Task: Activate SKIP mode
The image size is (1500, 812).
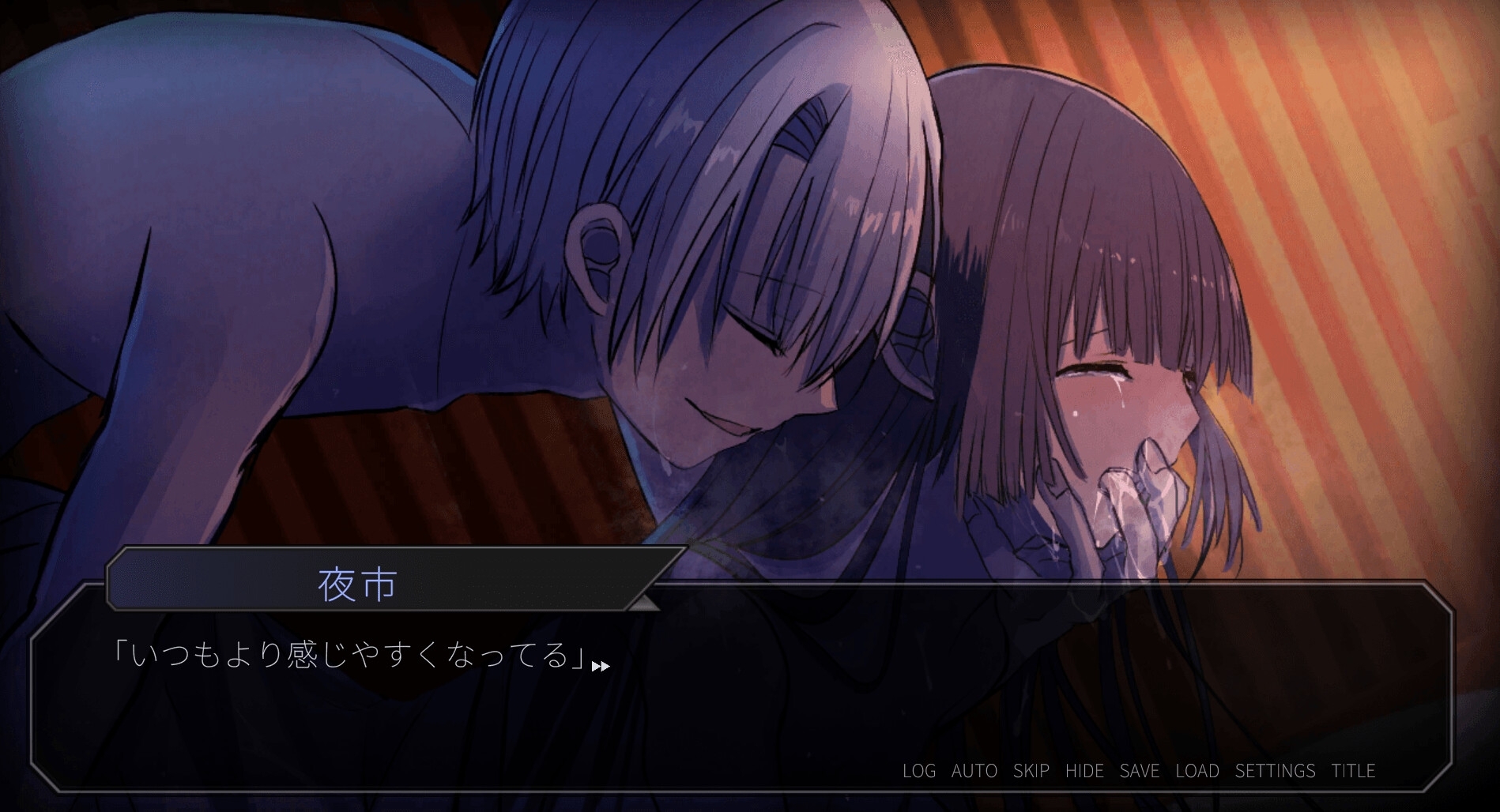Action: tap(1031, 771)
